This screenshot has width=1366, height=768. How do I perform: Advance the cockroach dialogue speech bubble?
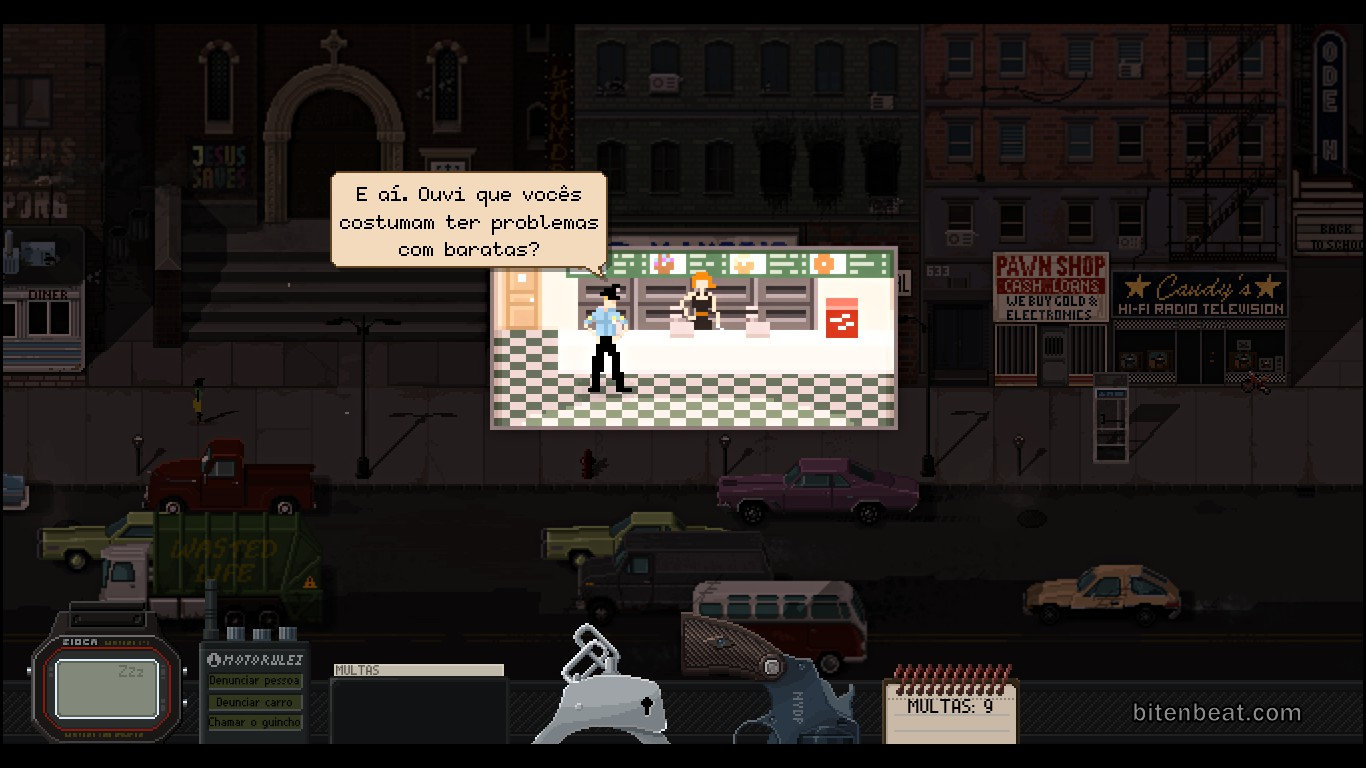468,220
